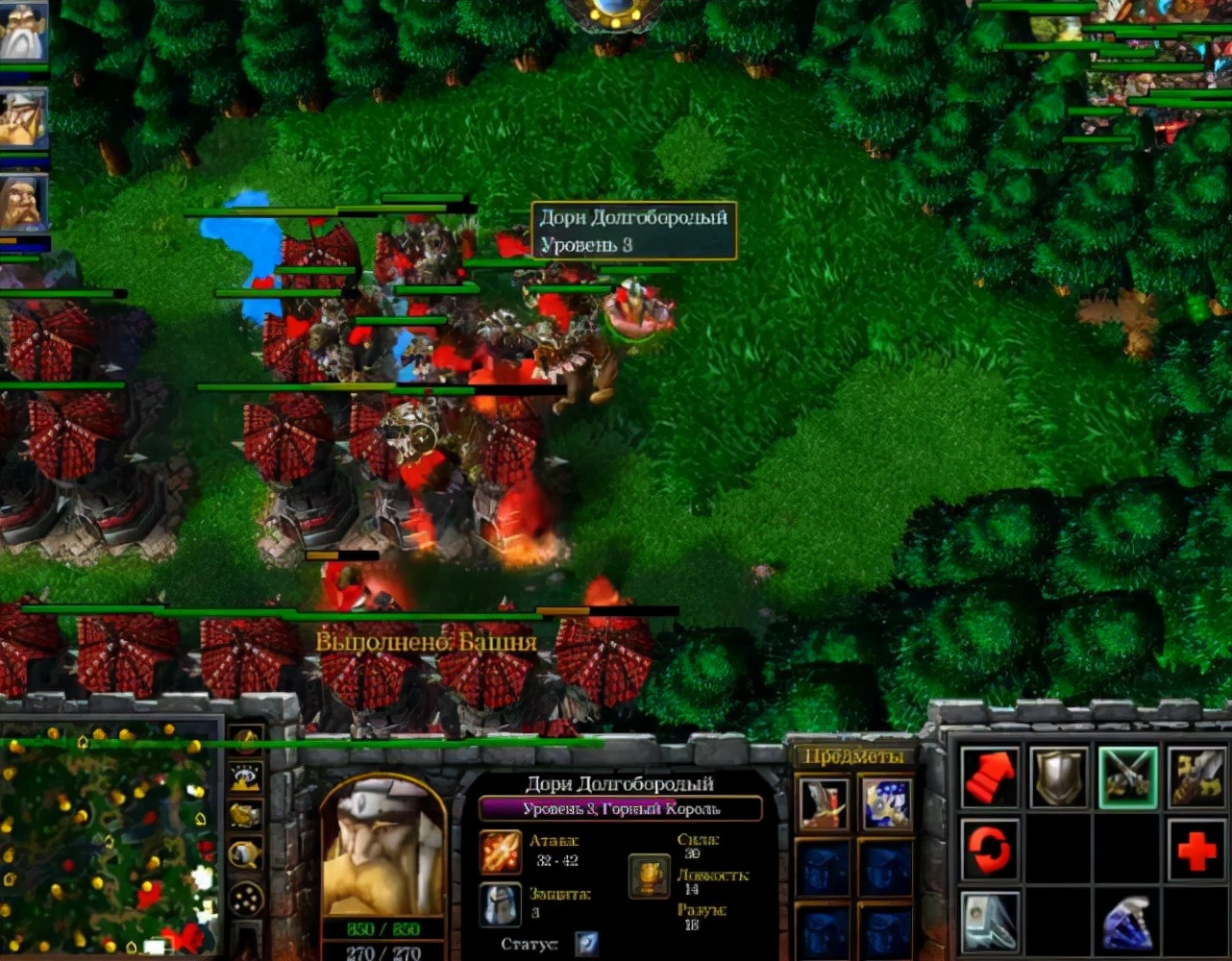
Task: Select the brown-bearded dwarf hero portrait
Action: click(23, 203)
